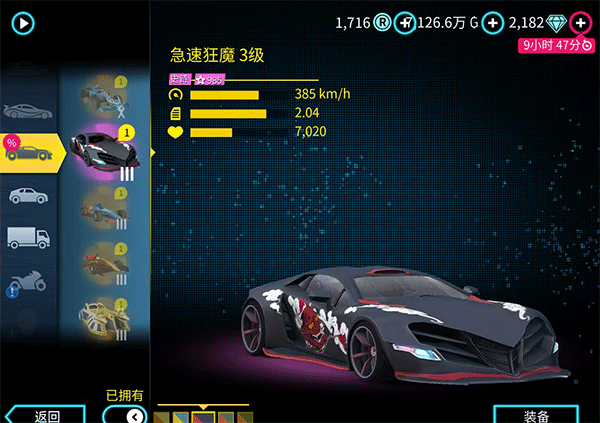Select the highlighted red-blue paint skin swatch
The width and height of the screenshot is (600, 423).
pyautogui.click(x=207, y=415)
